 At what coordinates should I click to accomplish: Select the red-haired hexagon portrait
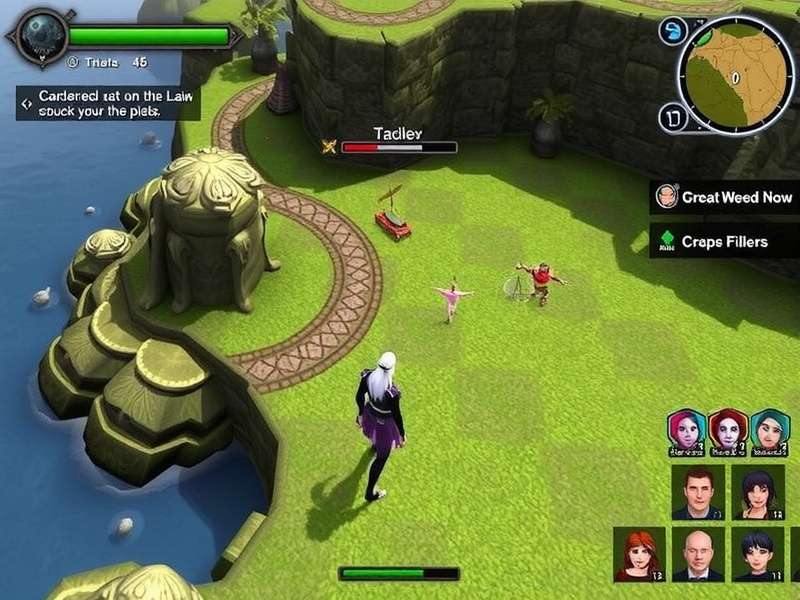[x=728, y=431]
